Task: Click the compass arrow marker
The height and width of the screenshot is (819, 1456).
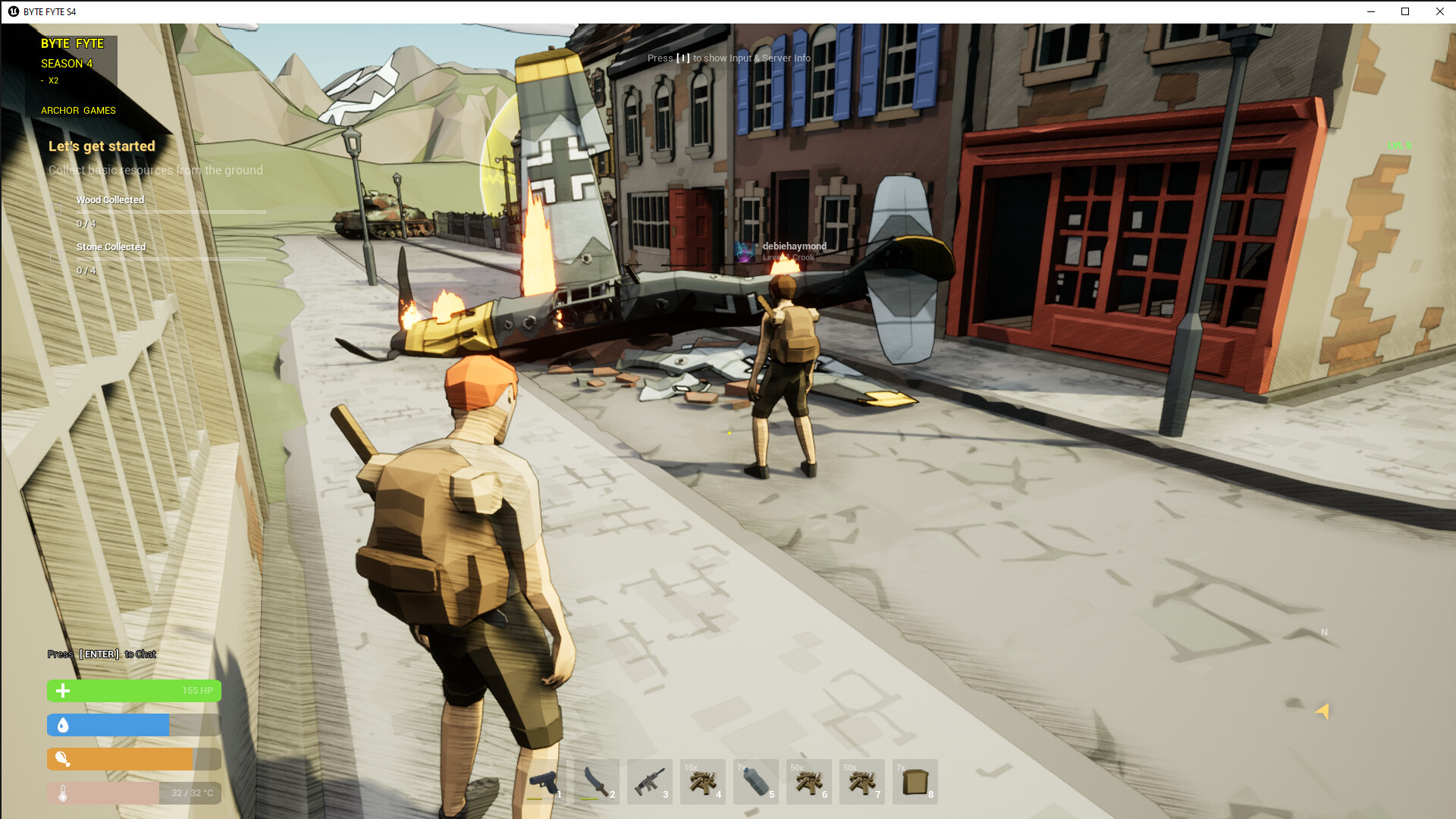Action: 1322,712
